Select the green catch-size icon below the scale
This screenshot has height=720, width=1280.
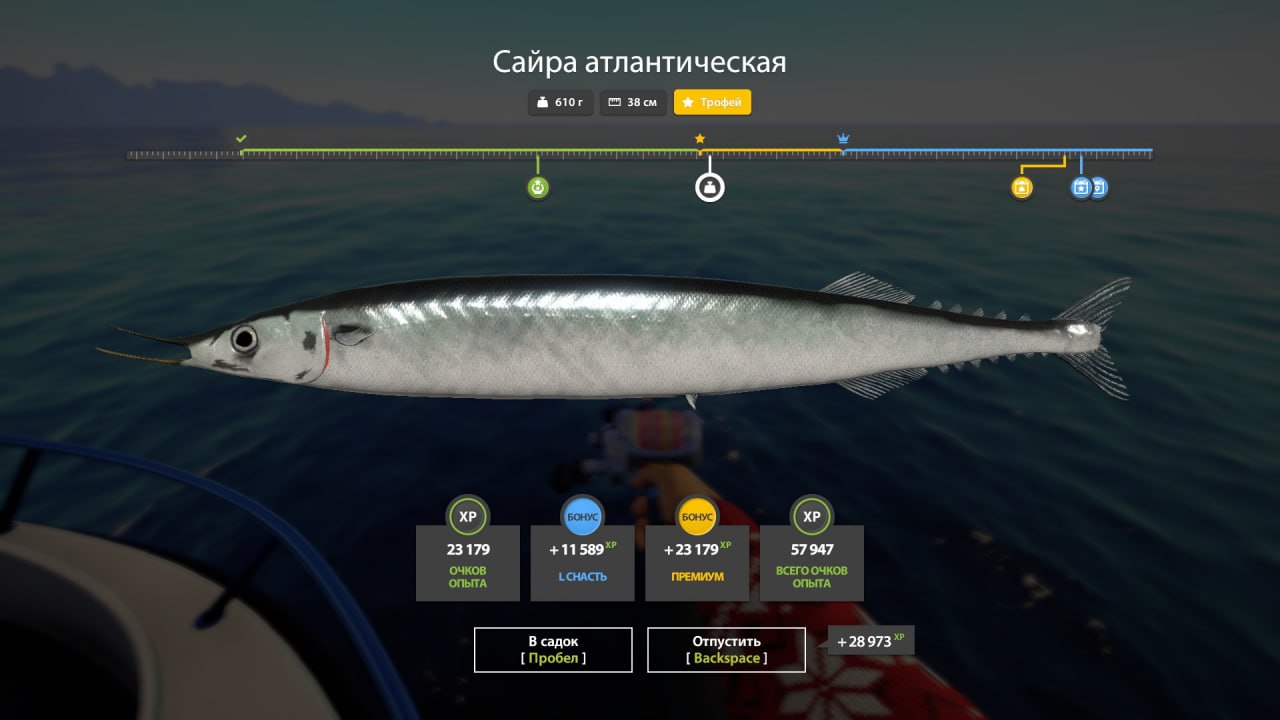[537, 186]
